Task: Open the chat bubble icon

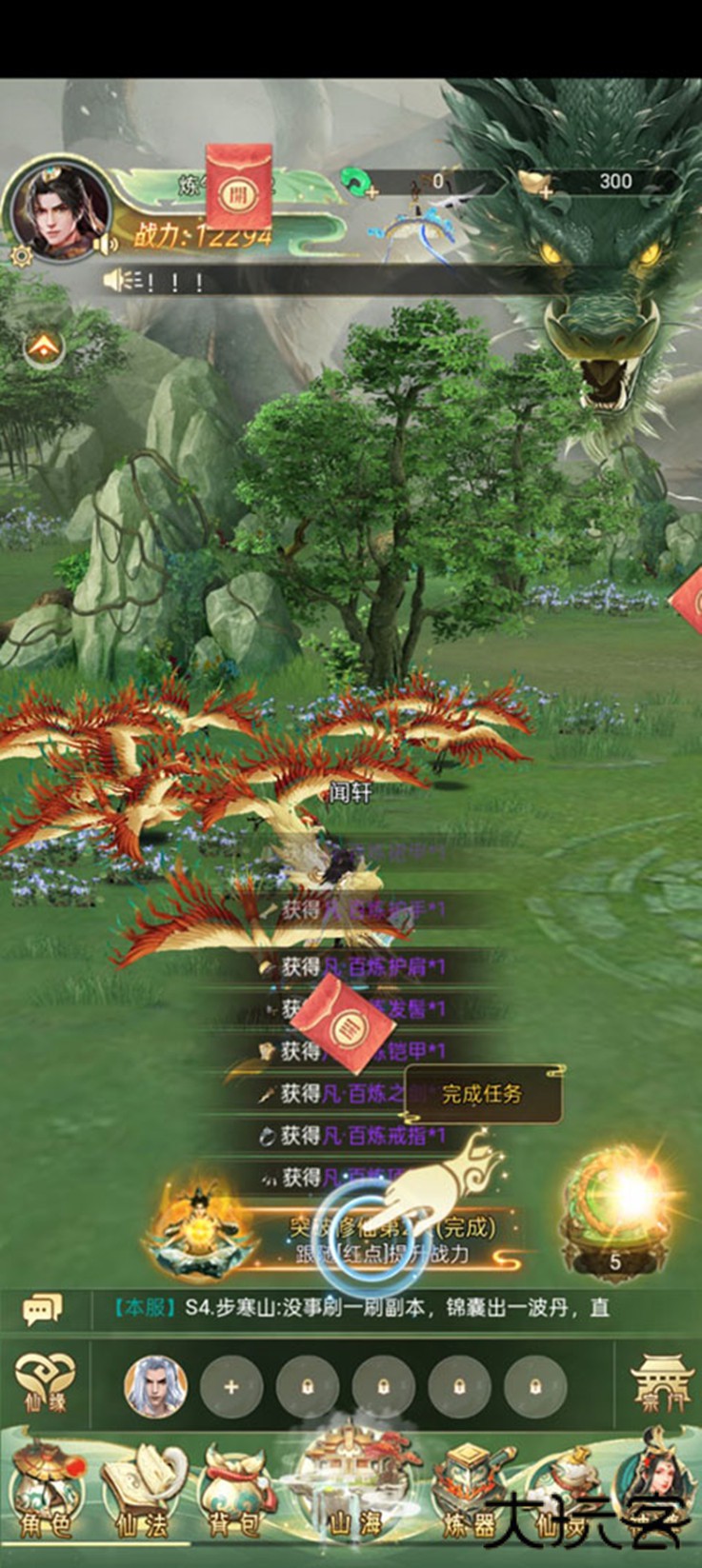Action: click(x=42, y=1310)
